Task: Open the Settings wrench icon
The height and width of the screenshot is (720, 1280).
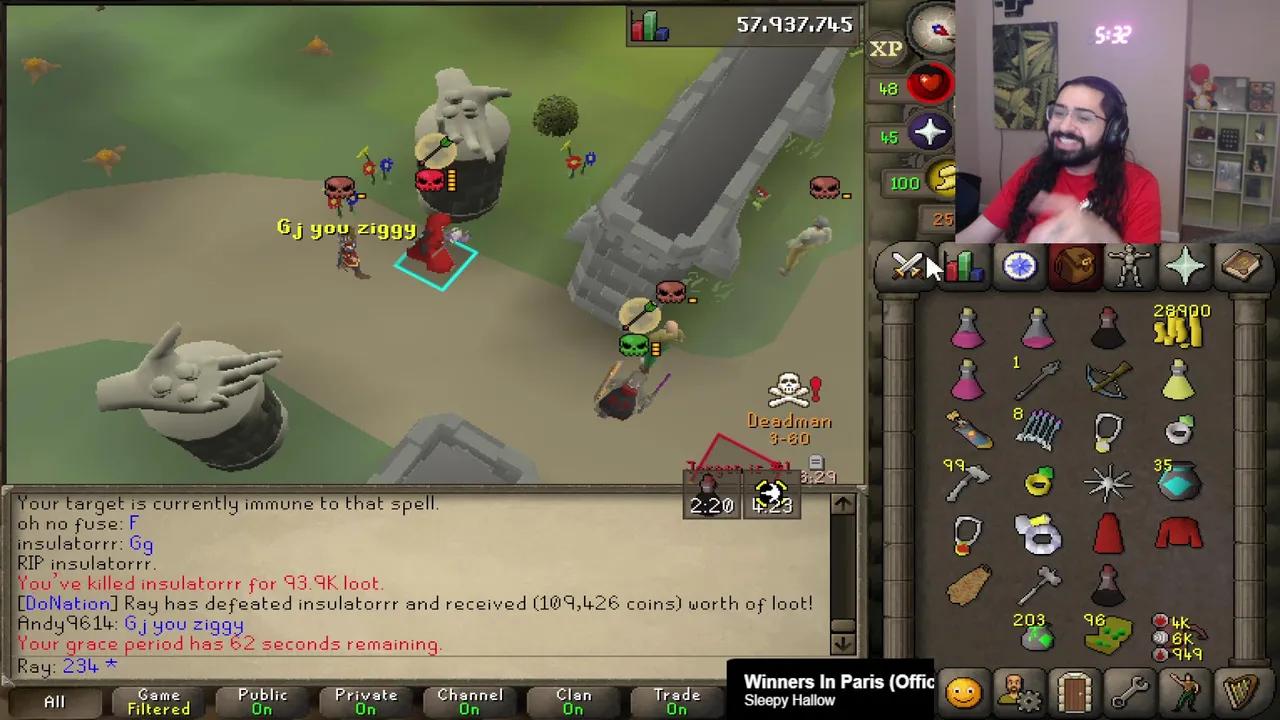Action: click(x=1128, y=690)
